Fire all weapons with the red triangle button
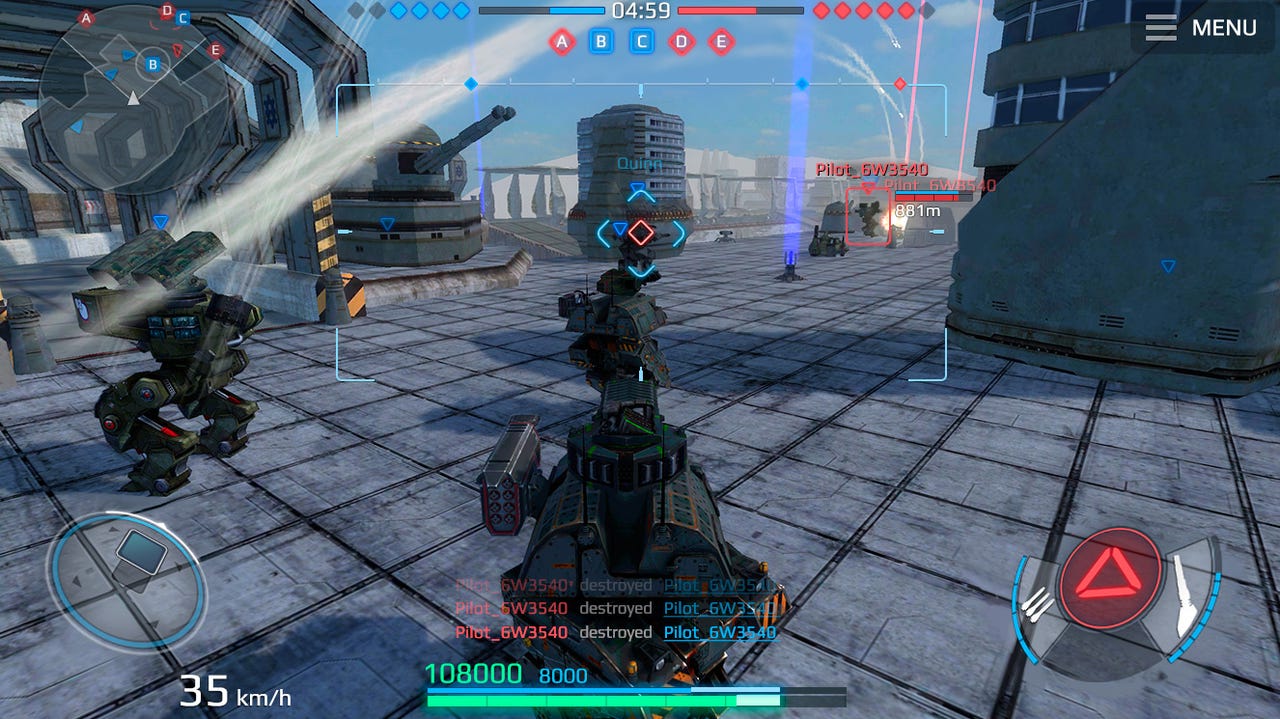1280x719 pixels. tap(1110, 578)
